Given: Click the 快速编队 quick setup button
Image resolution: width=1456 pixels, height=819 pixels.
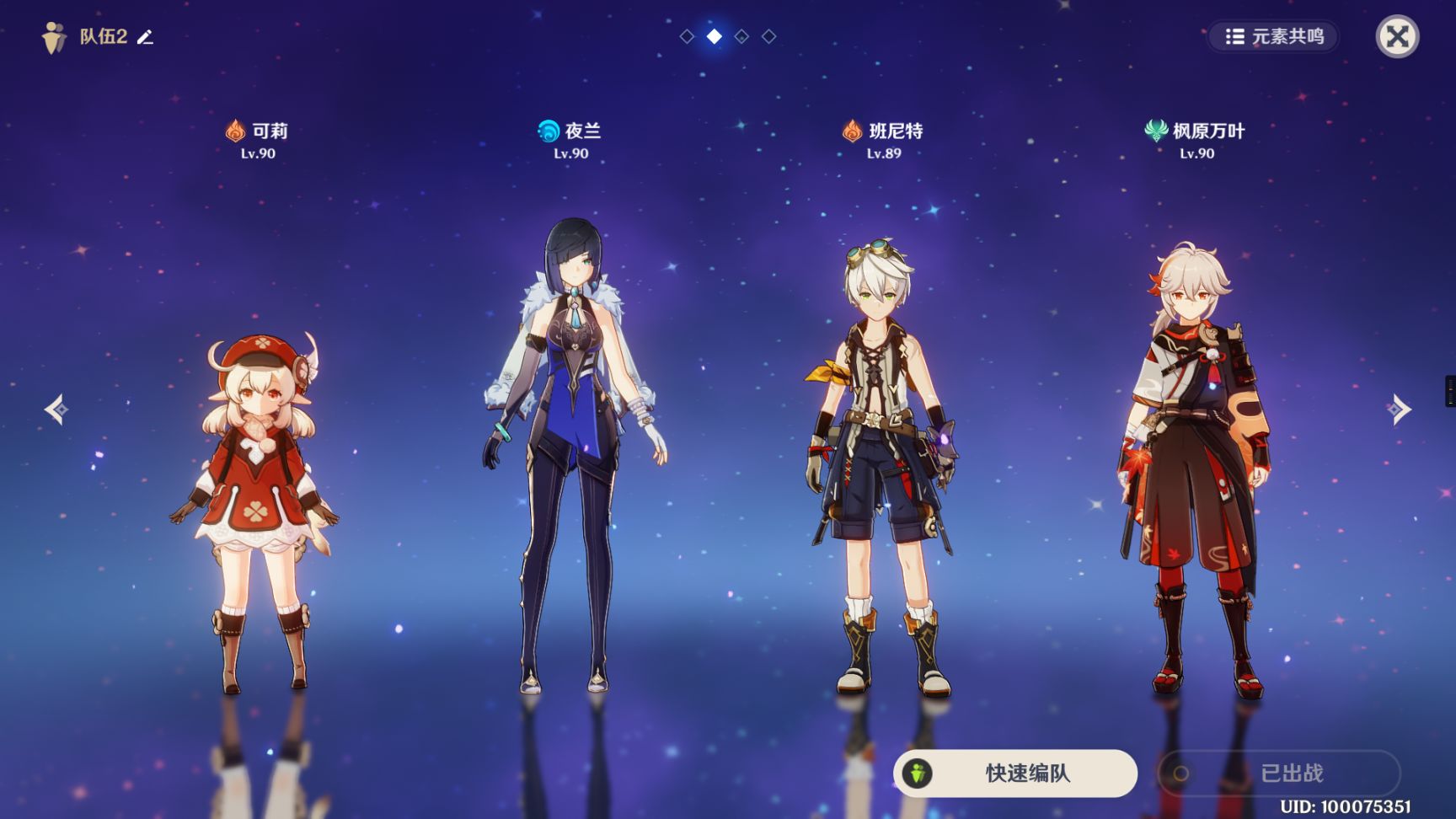Looking at the screenshot, I should tap(1015, 773).
